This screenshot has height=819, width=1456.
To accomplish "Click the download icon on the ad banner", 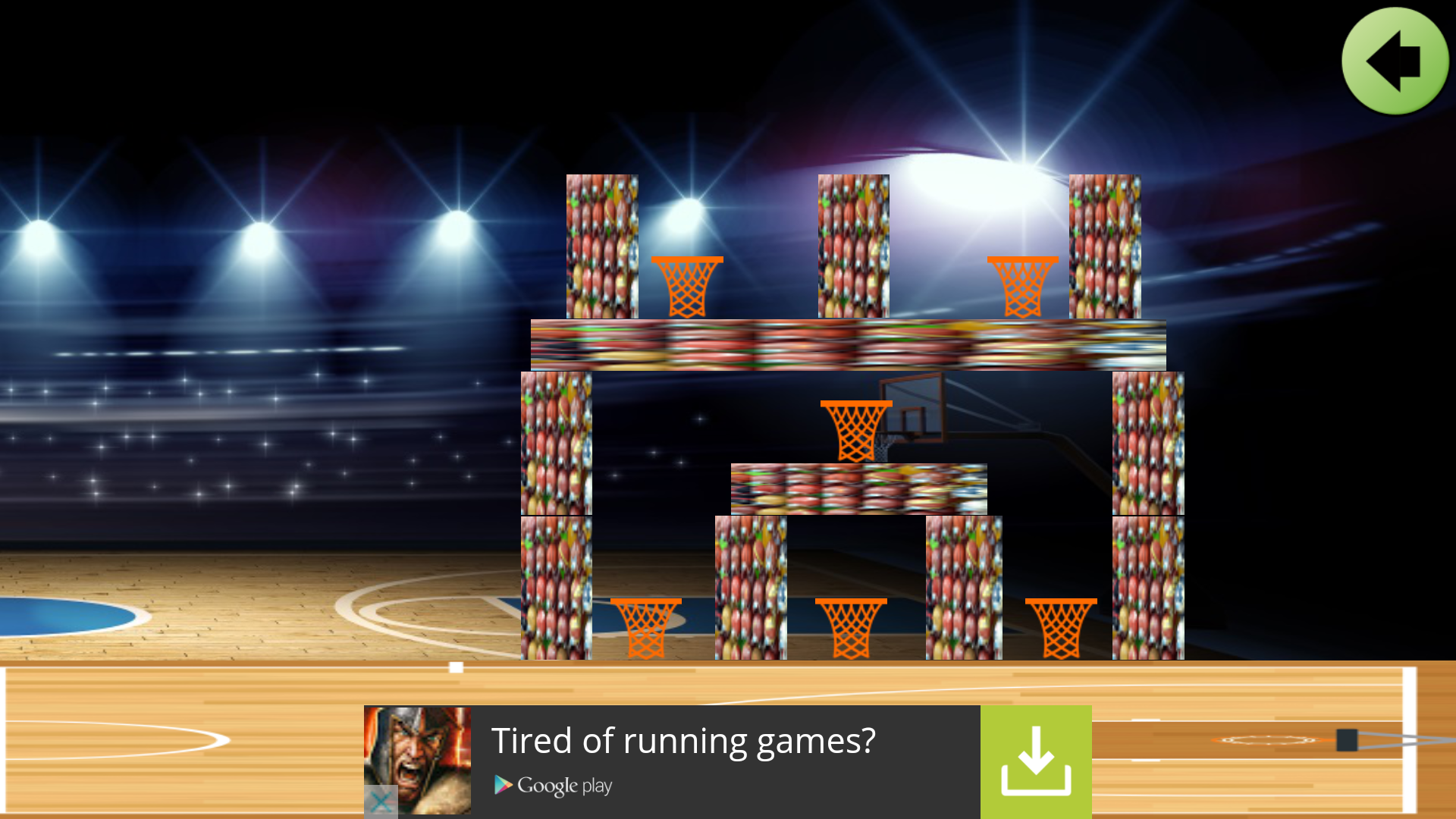I will coord(1037,761).
